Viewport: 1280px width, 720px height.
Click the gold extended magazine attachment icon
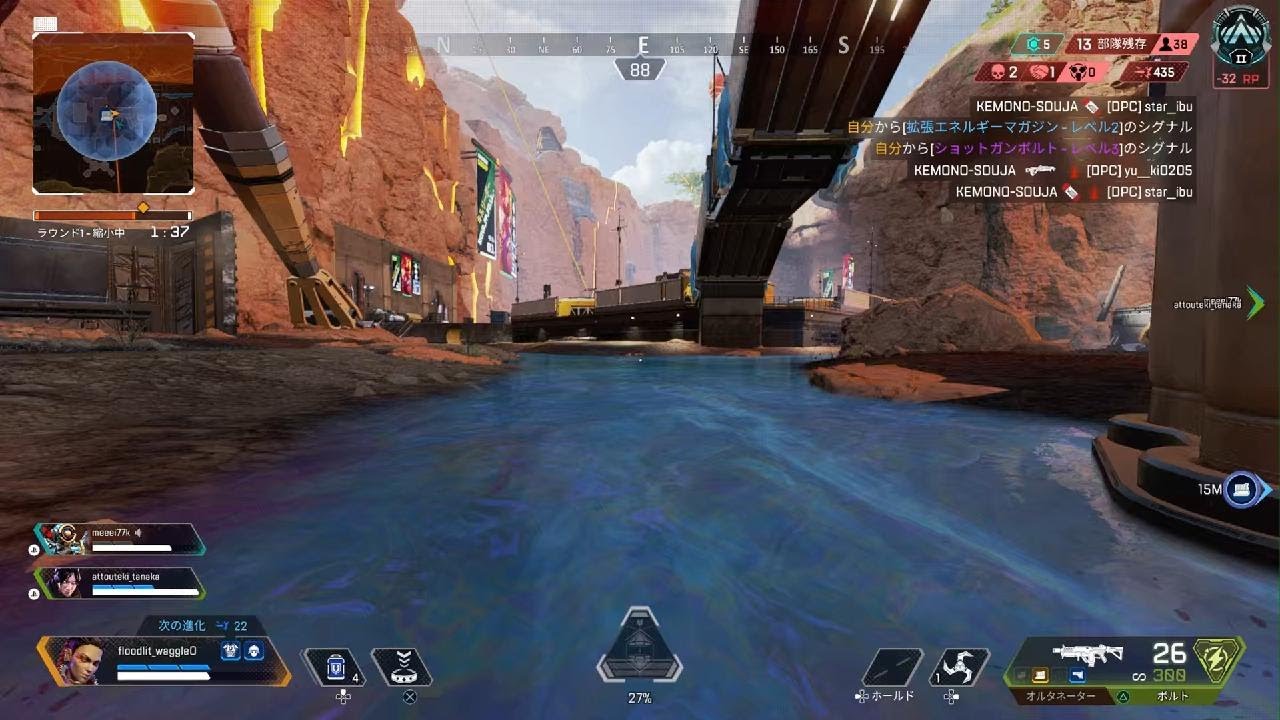[x=1038, y=674]
